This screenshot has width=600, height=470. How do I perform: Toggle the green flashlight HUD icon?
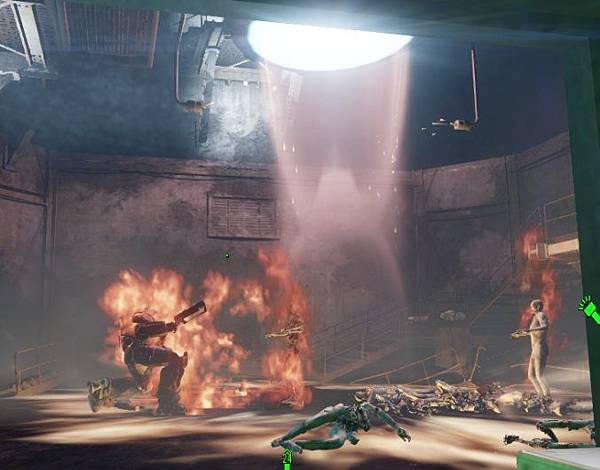point(589,311)
